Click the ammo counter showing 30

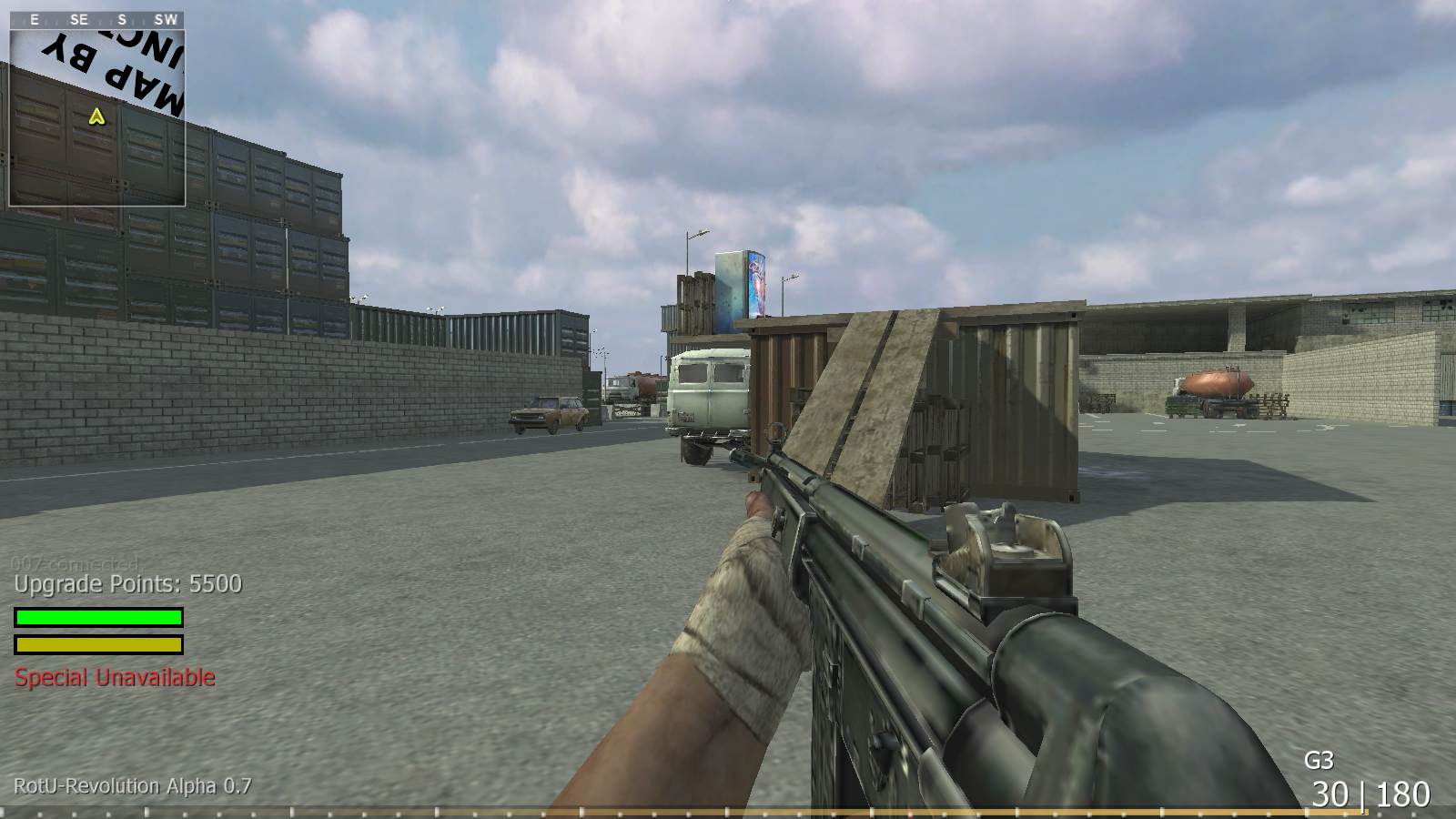click(1329, 794)
